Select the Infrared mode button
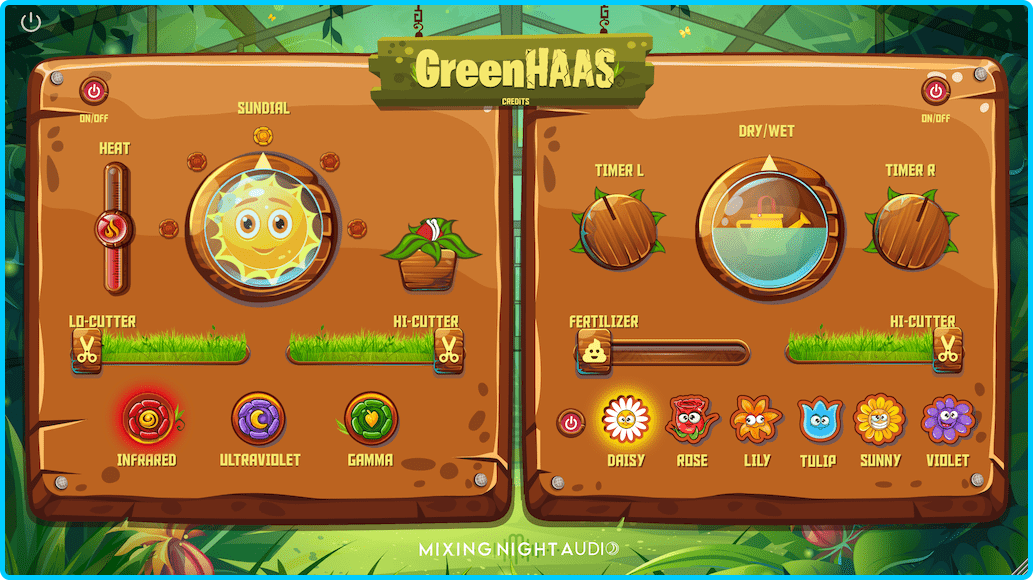Screen dimensions: 1033x580 pos(146,417)
